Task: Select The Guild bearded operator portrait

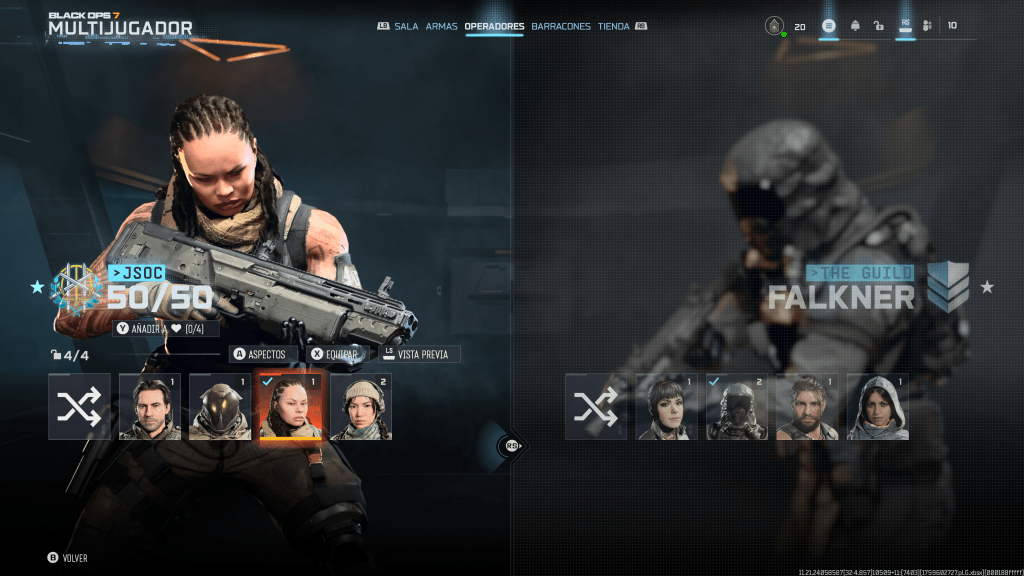Action: pyautogui.click(x=807, y=407)
